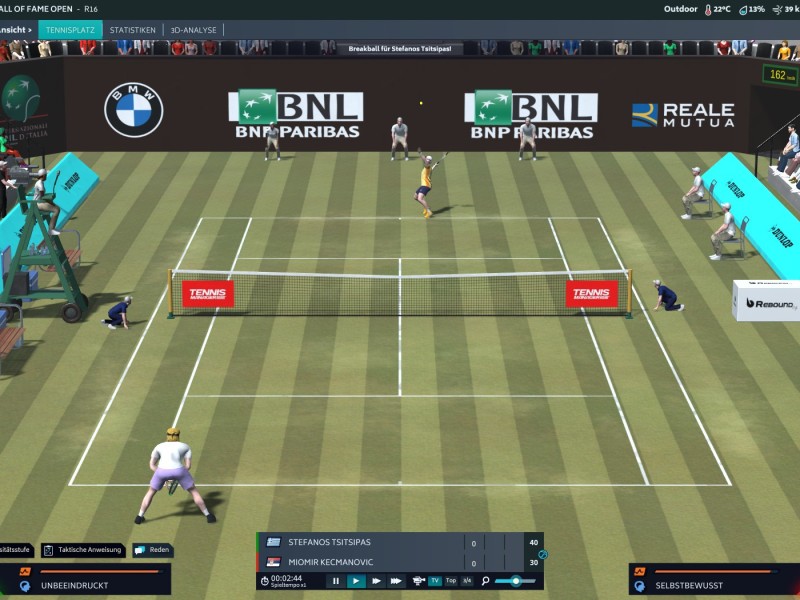
Task: Choose the TV camera view
Action: (435, 580)
